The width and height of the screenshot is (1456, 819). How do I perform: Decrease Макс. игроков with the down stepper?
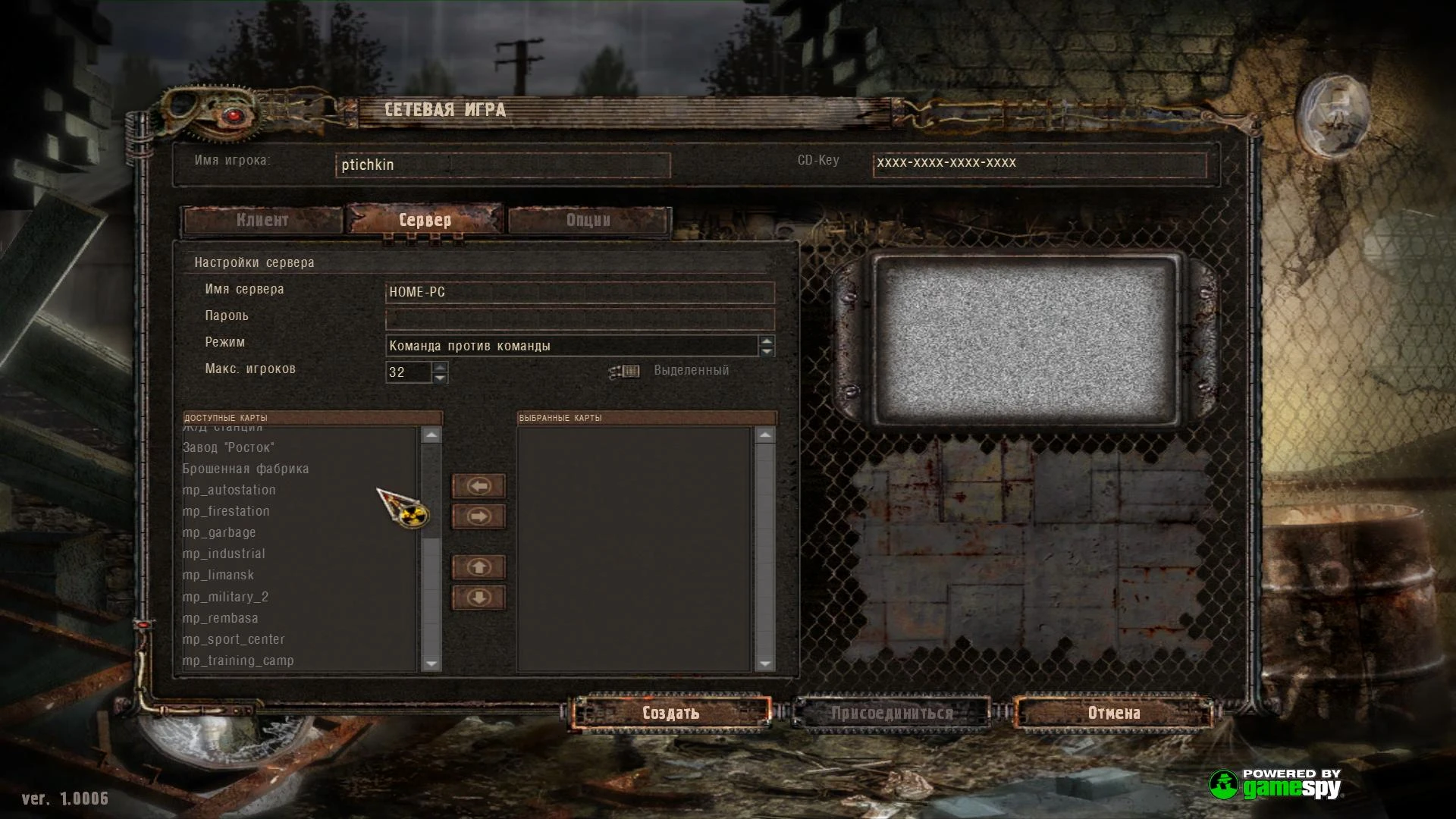point(441,377)
